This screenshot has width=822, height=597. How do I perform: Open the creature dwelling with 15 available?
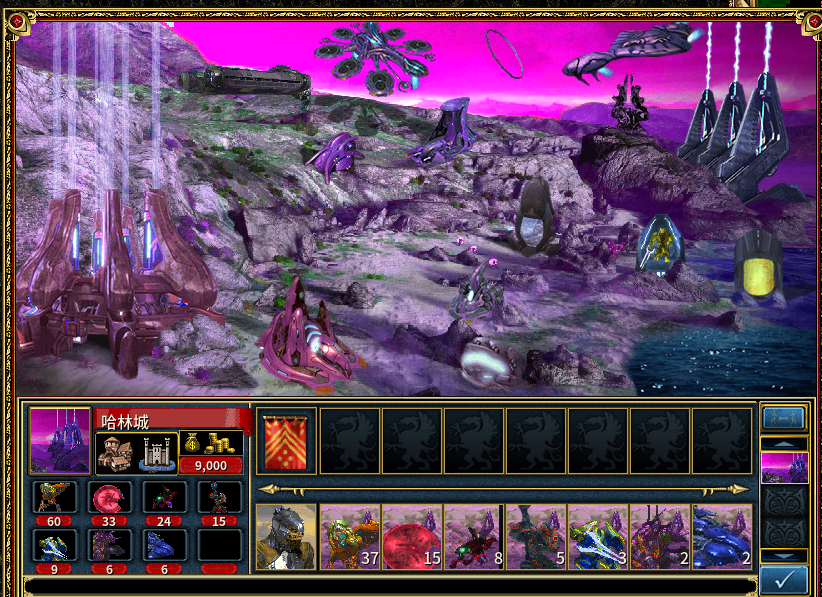click(x=218, y=497)
